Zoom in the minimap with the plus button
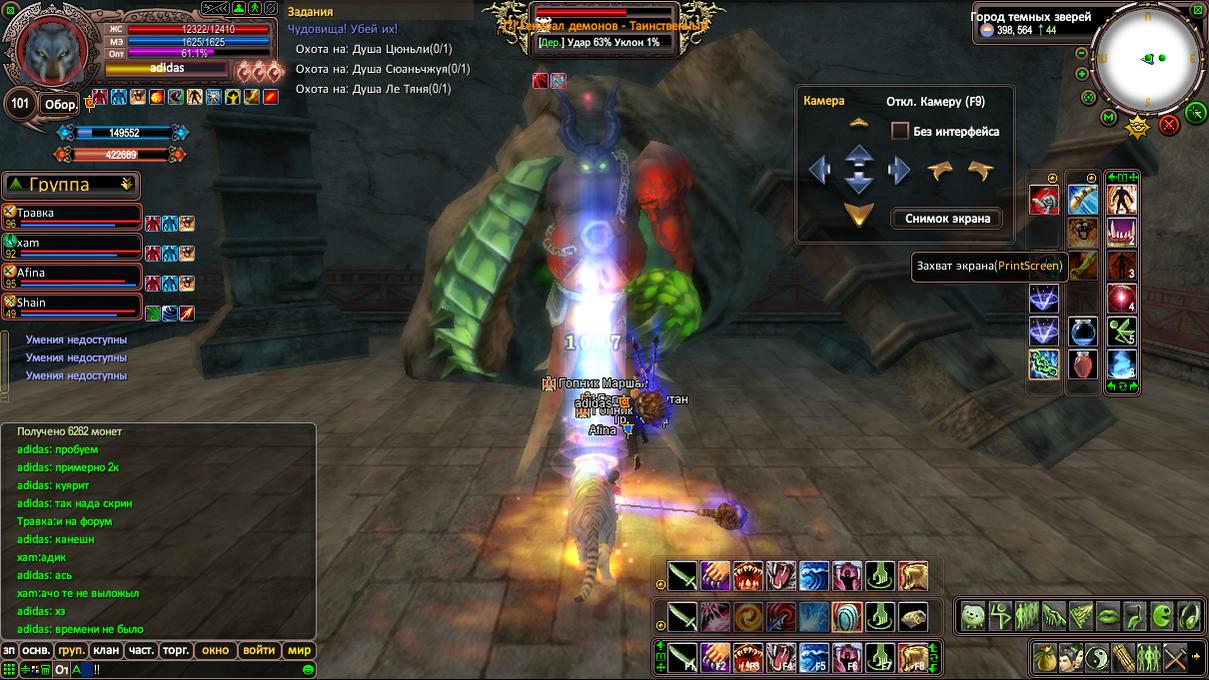Image resolution: width=1209 pixels, height=680 pixels. point(1082,74)
